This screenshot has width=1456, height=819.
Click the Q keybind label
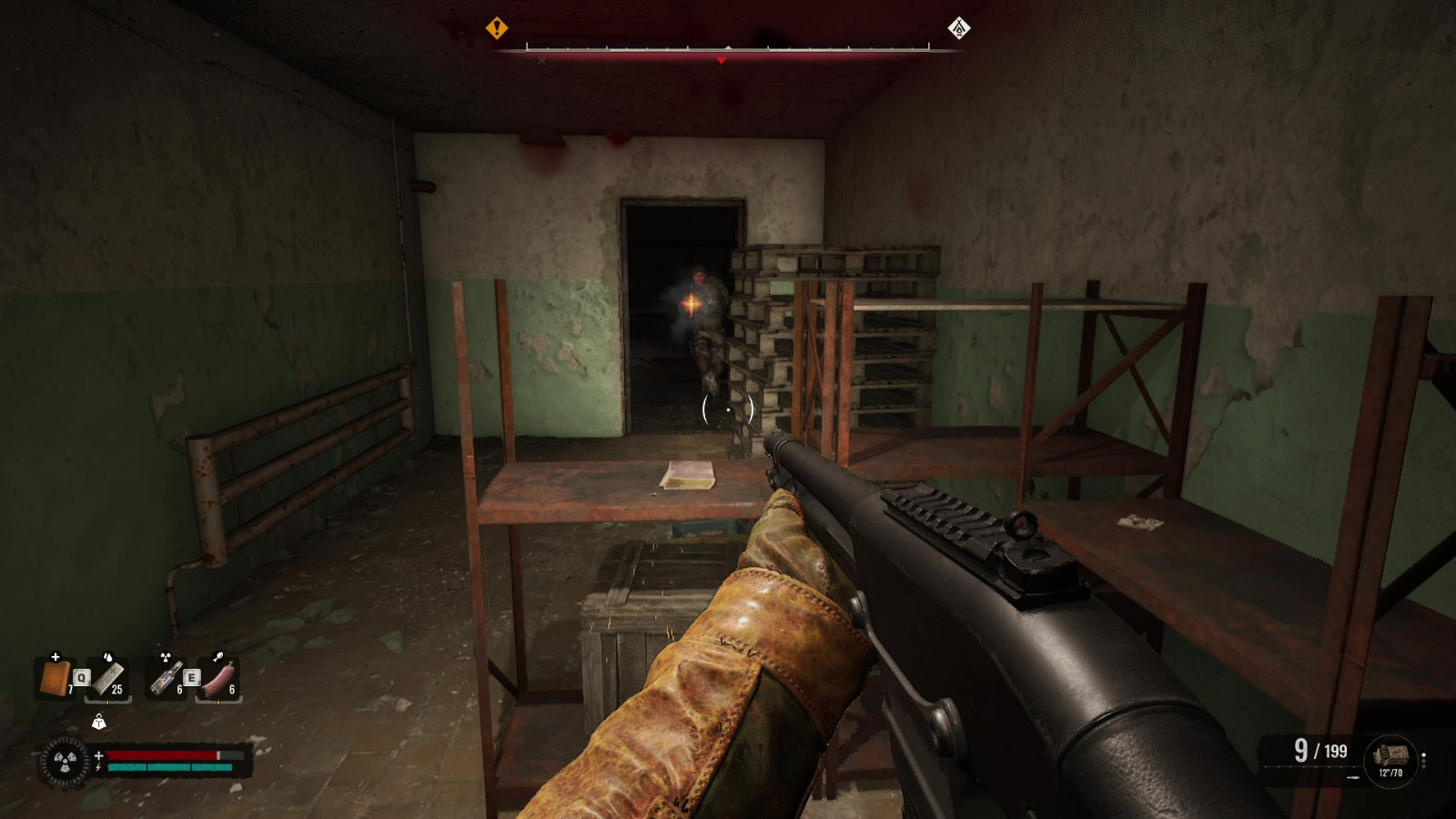tap(81, 676)
